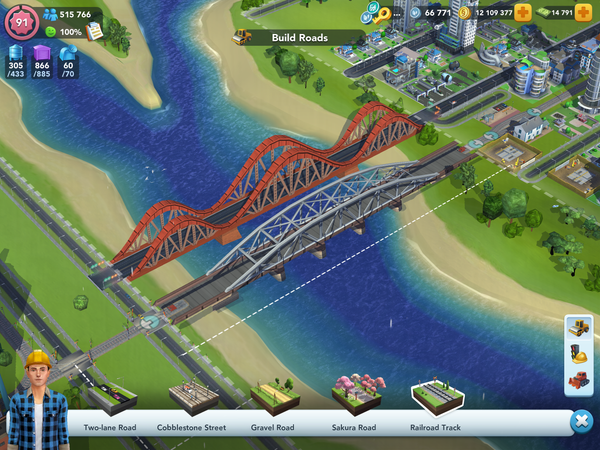600x450 pixels.
Task: Buy more SimCash with the plus button
Action: coord(583,13)
